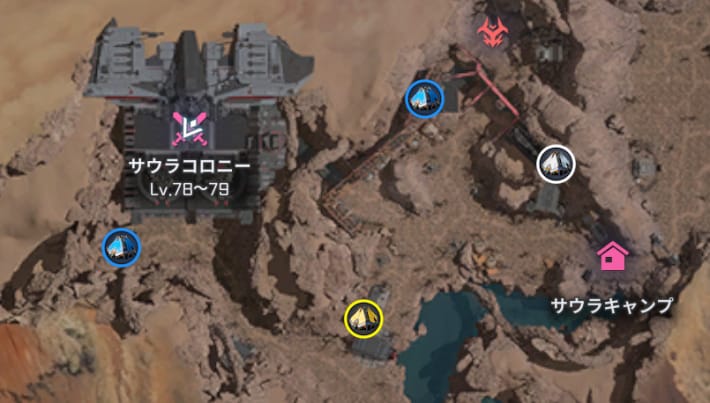This screenshot has width=710, height=403.
Task: Select the サウラコロニー crossed-swords marker
Action: (x=189, y=126)
